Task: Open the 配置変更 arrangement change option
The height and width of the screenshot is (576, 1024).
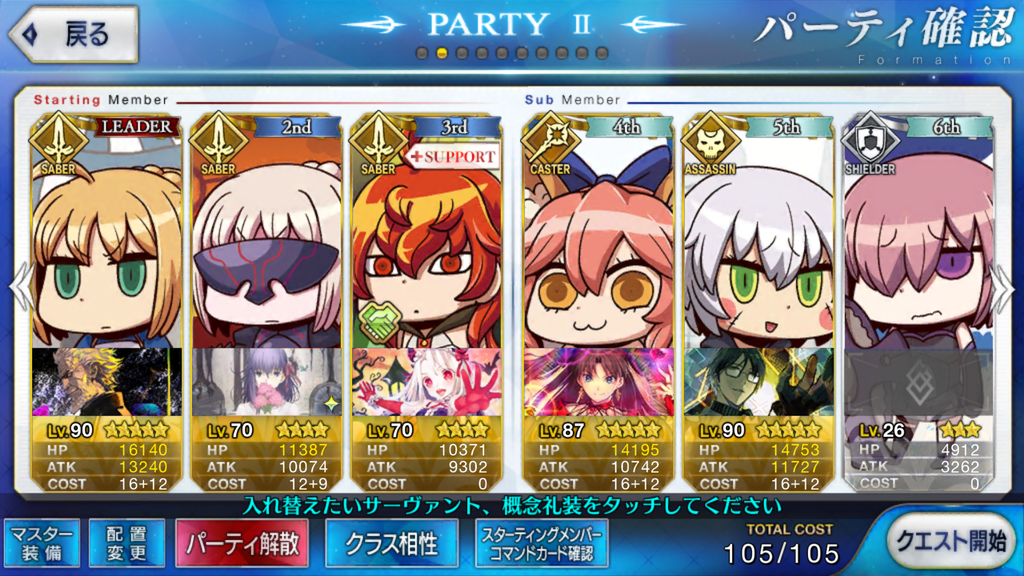Action: [x=127, y=542]
